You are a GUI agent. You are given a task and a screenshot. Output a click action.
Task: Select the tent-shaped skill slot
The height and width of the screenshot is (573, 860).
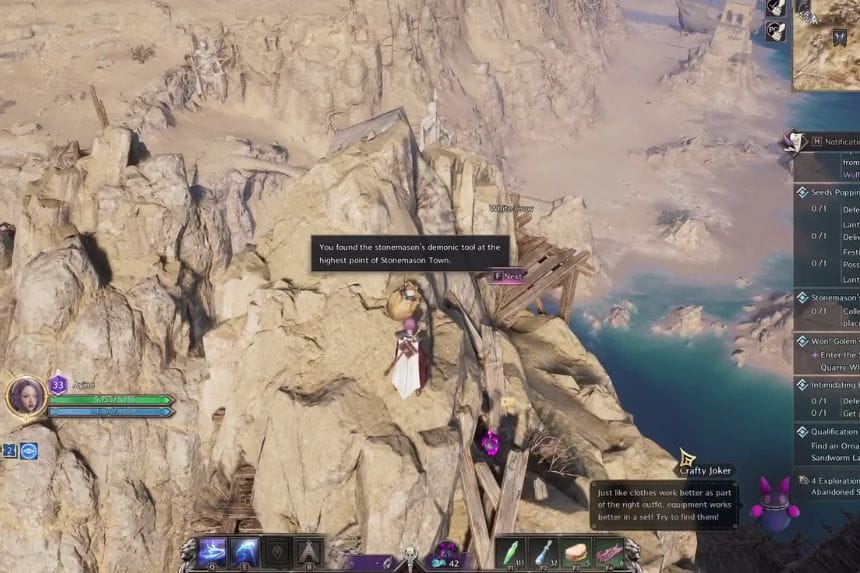[308, 552]
